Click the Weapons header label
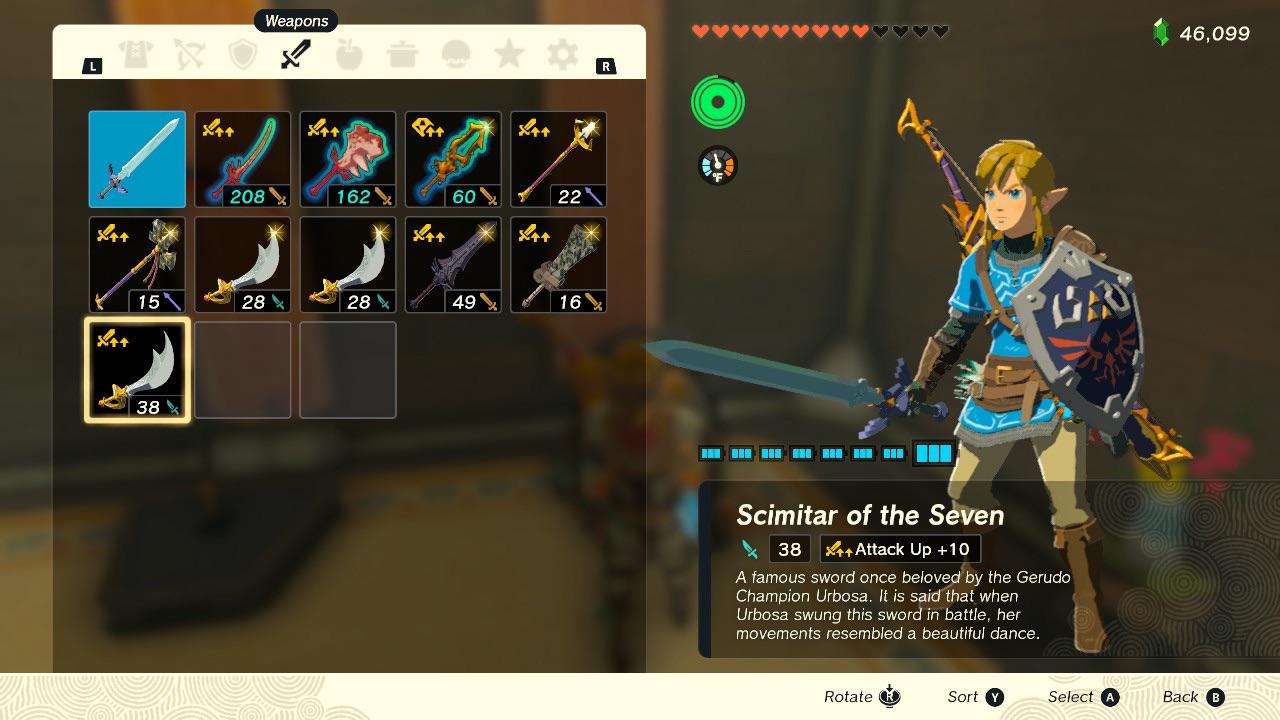This screenshot has width=1280, height=720. tap(295, 20)
